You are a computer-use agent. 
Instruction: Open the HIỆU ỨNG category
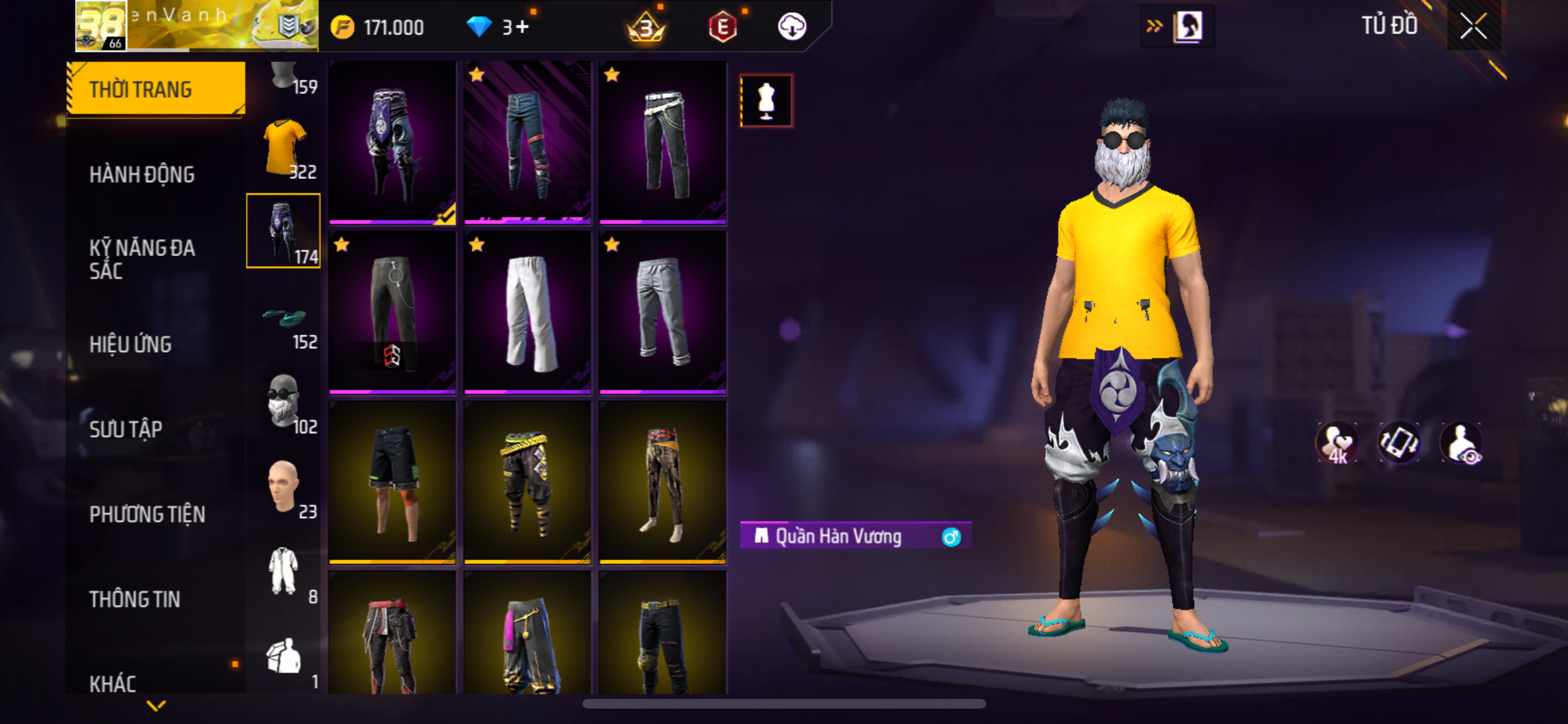tap(130, 344)
